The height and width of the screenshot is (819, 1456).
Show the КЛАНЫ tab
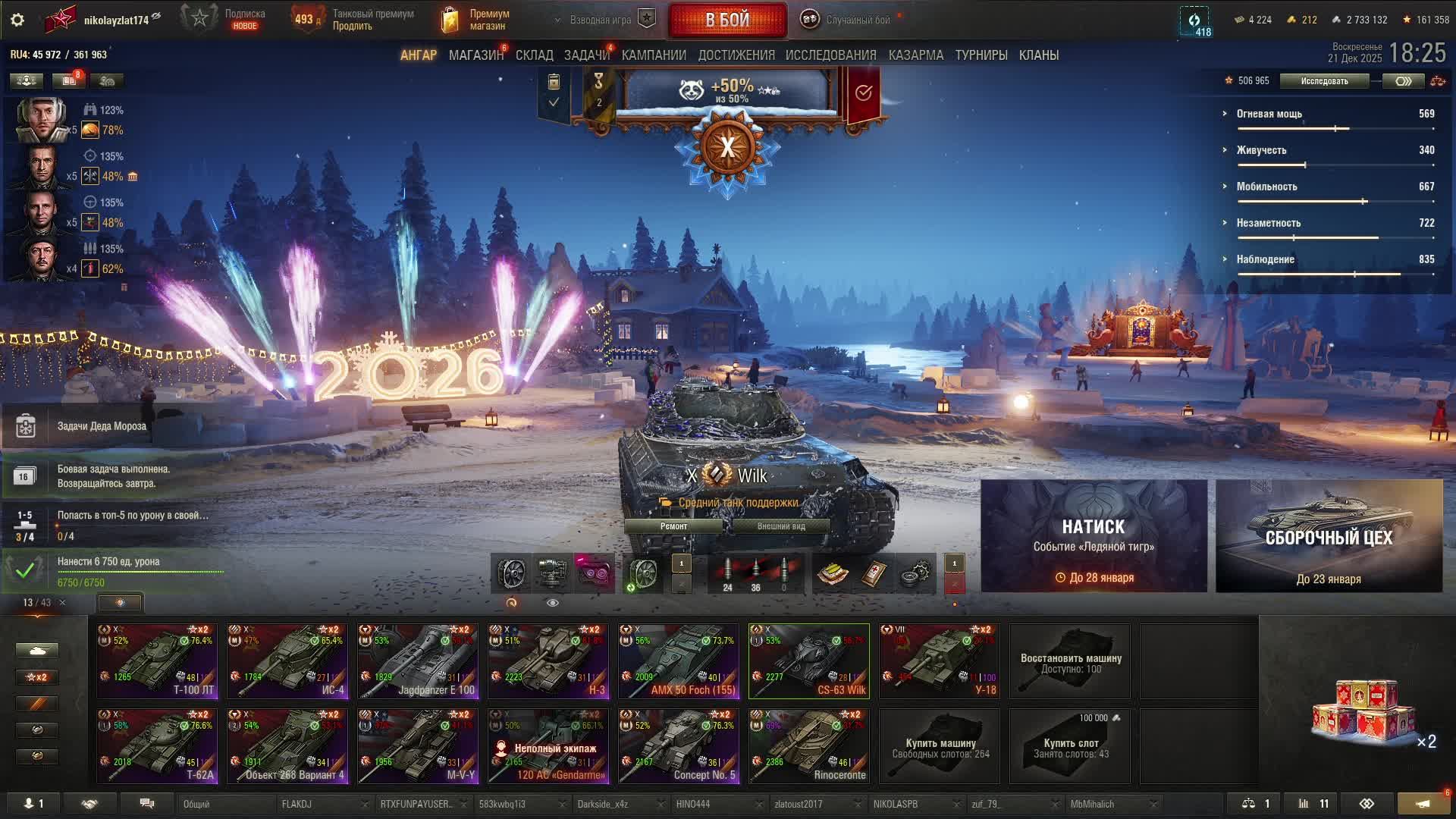coord(1038,55)
